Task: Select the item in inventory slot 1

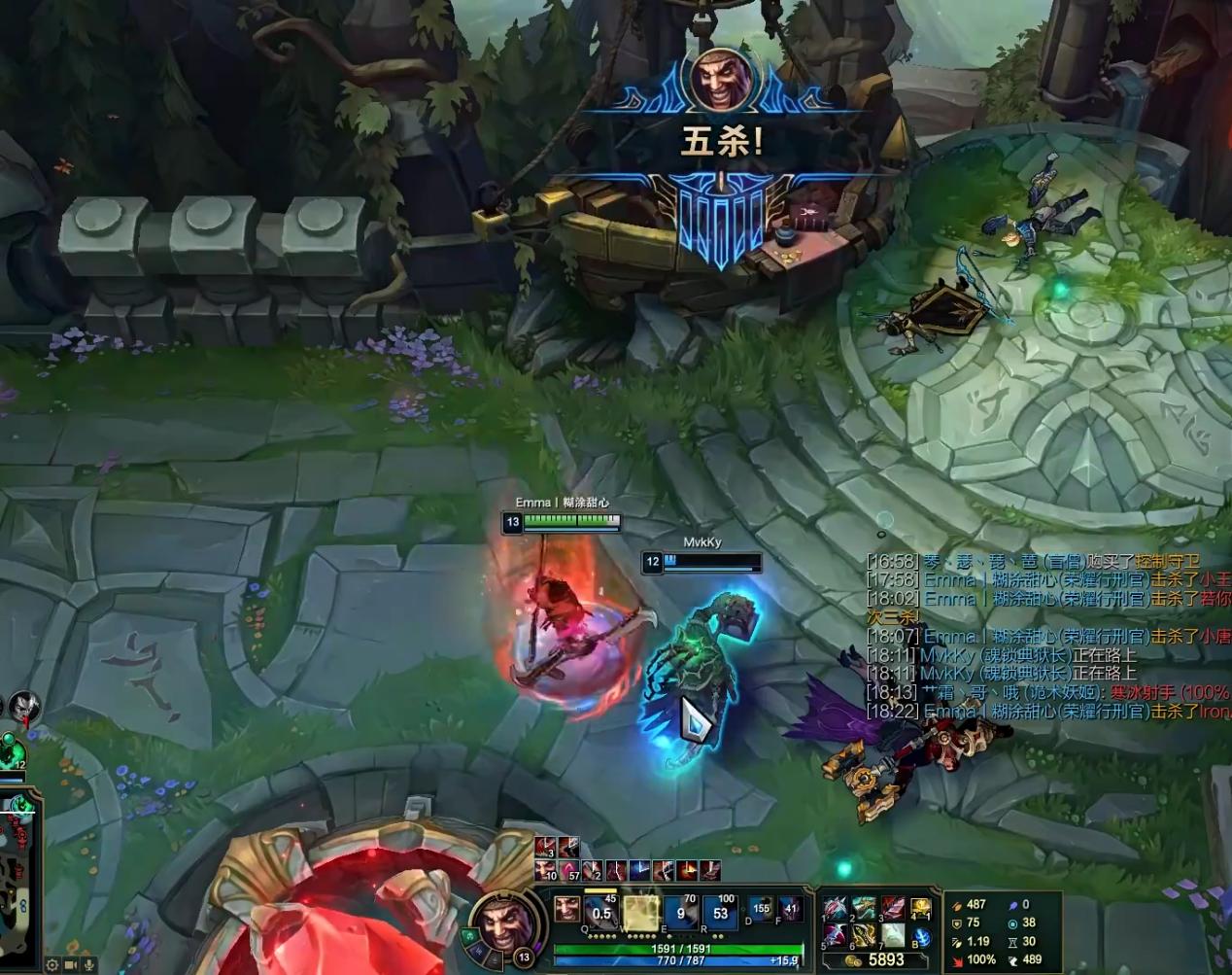Action: [836, 910]
